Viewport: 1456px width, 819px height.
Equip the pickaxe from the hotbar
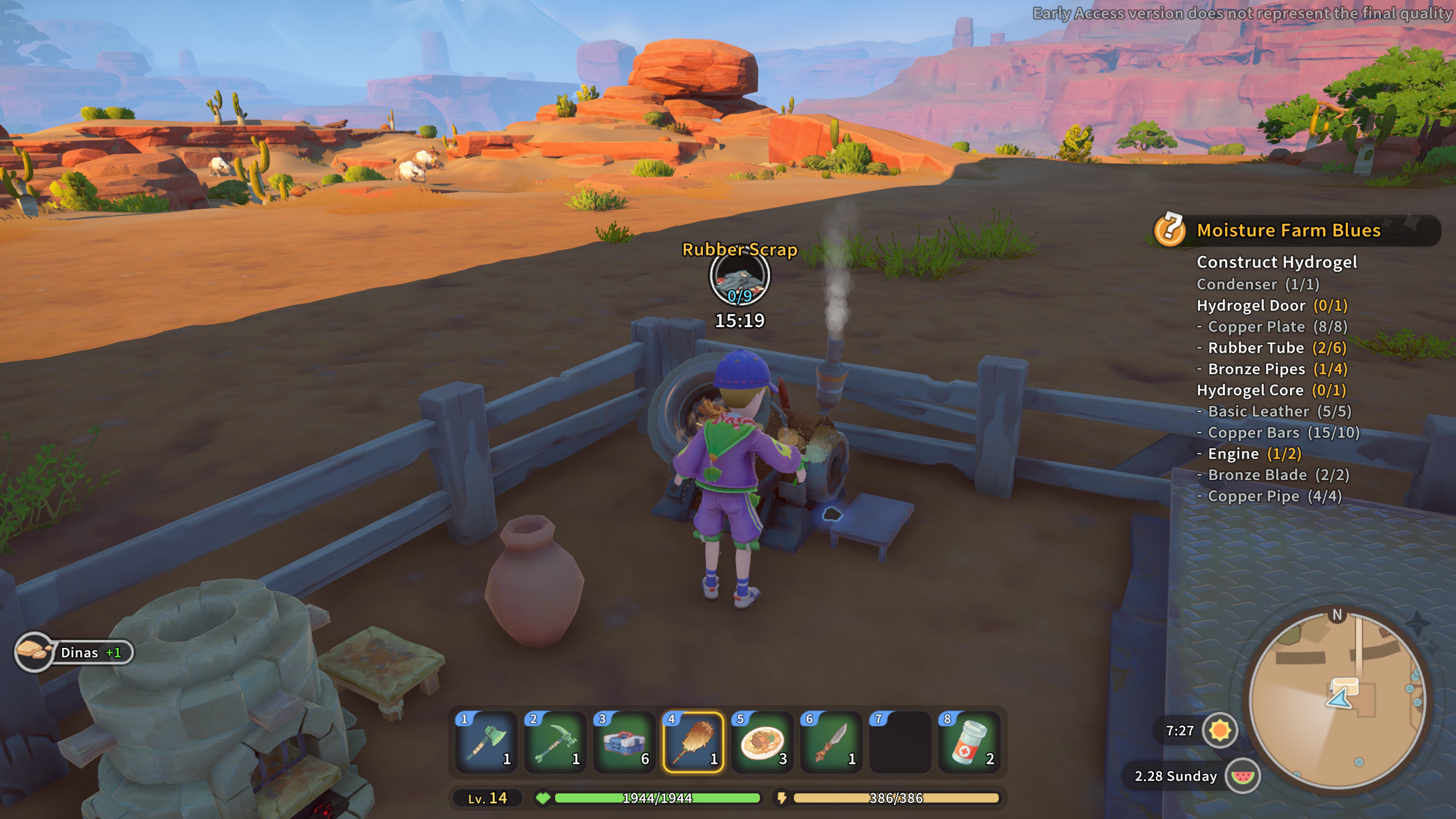point(555,742)
